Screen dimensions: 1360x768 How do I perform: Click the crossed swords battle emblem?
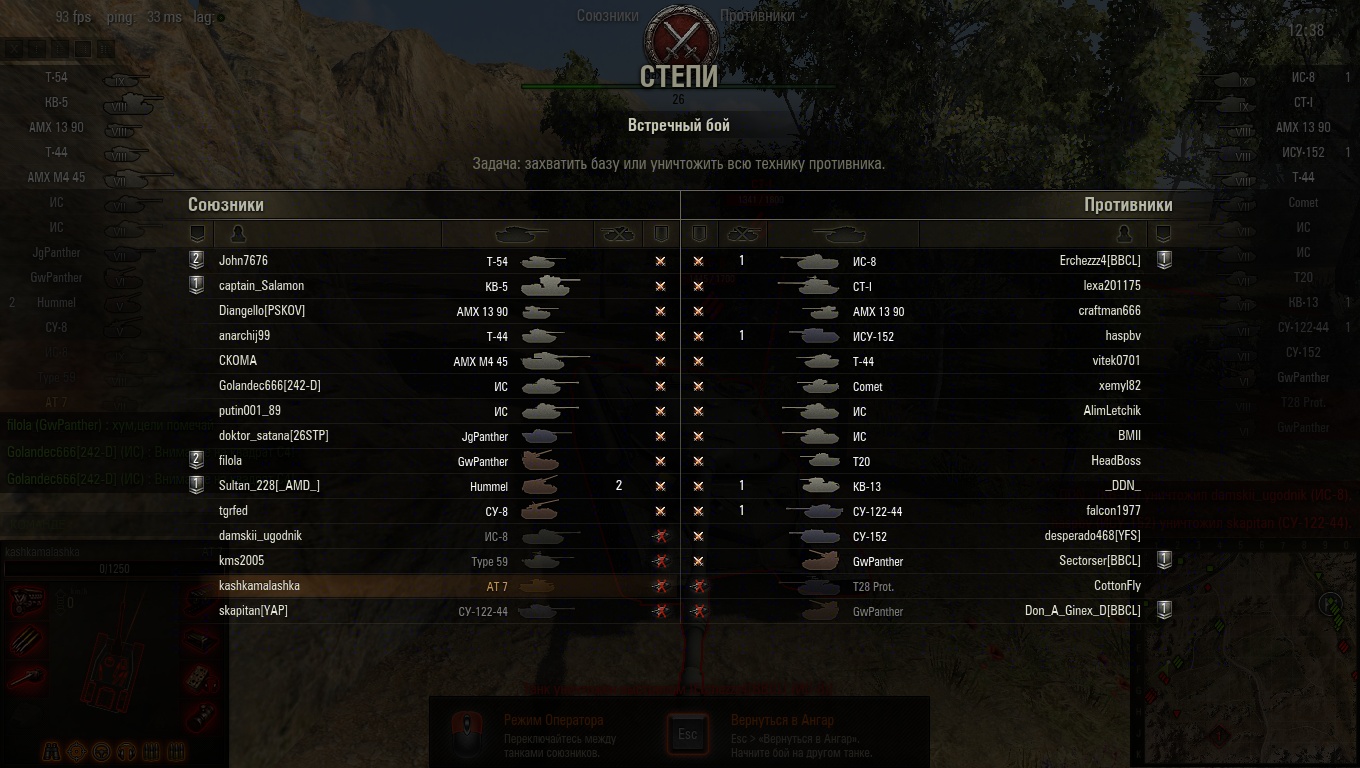coord(679,38)
